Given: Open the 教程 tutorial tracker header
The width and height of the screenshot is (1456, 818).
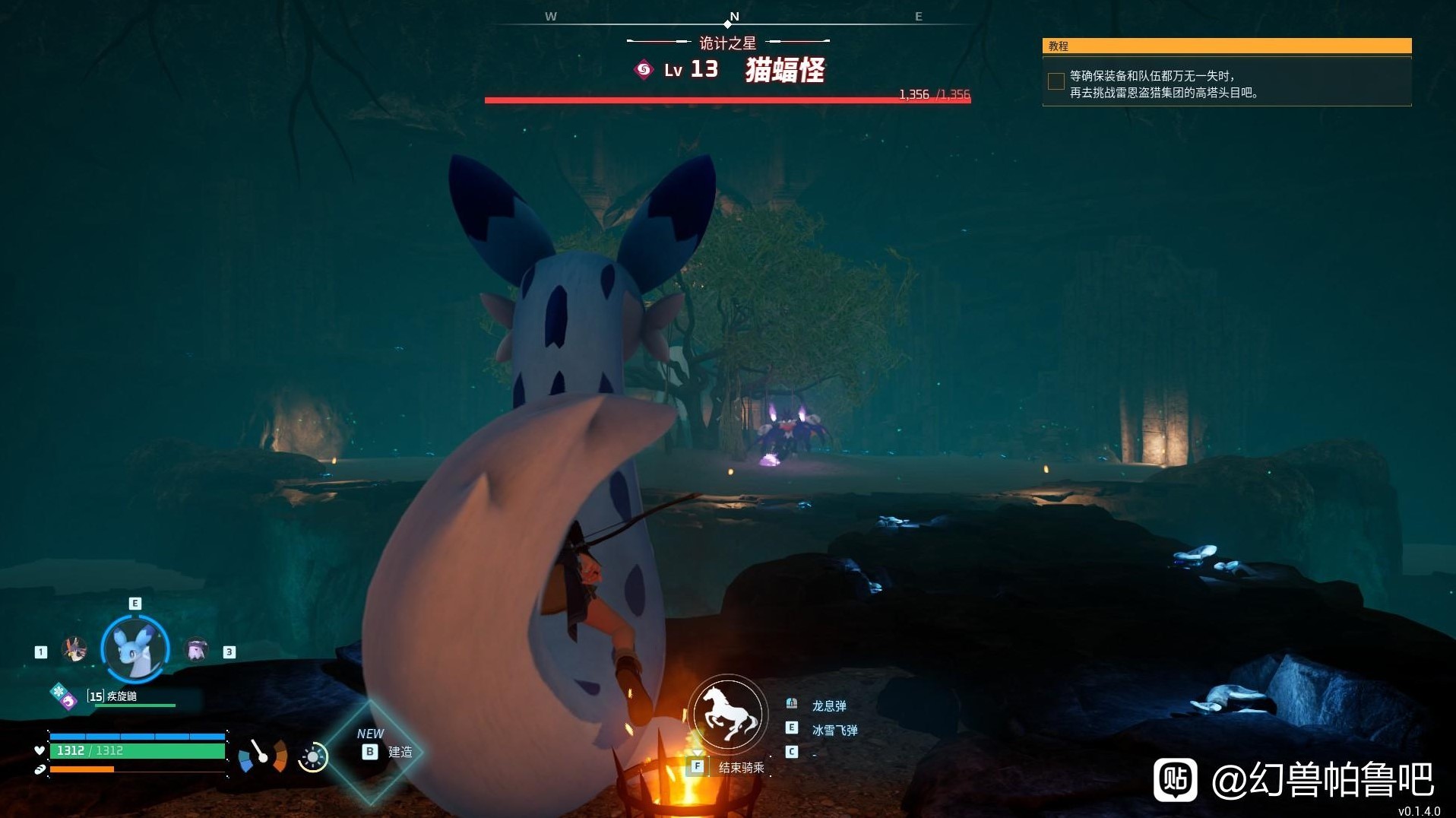Looking at the screenshot, I should point(1227,46).
